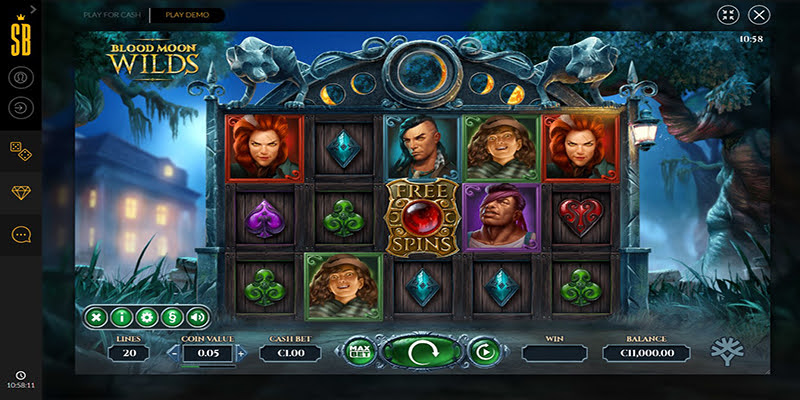
Task: Open the chat bubble support icon
Action: point(20,234)
